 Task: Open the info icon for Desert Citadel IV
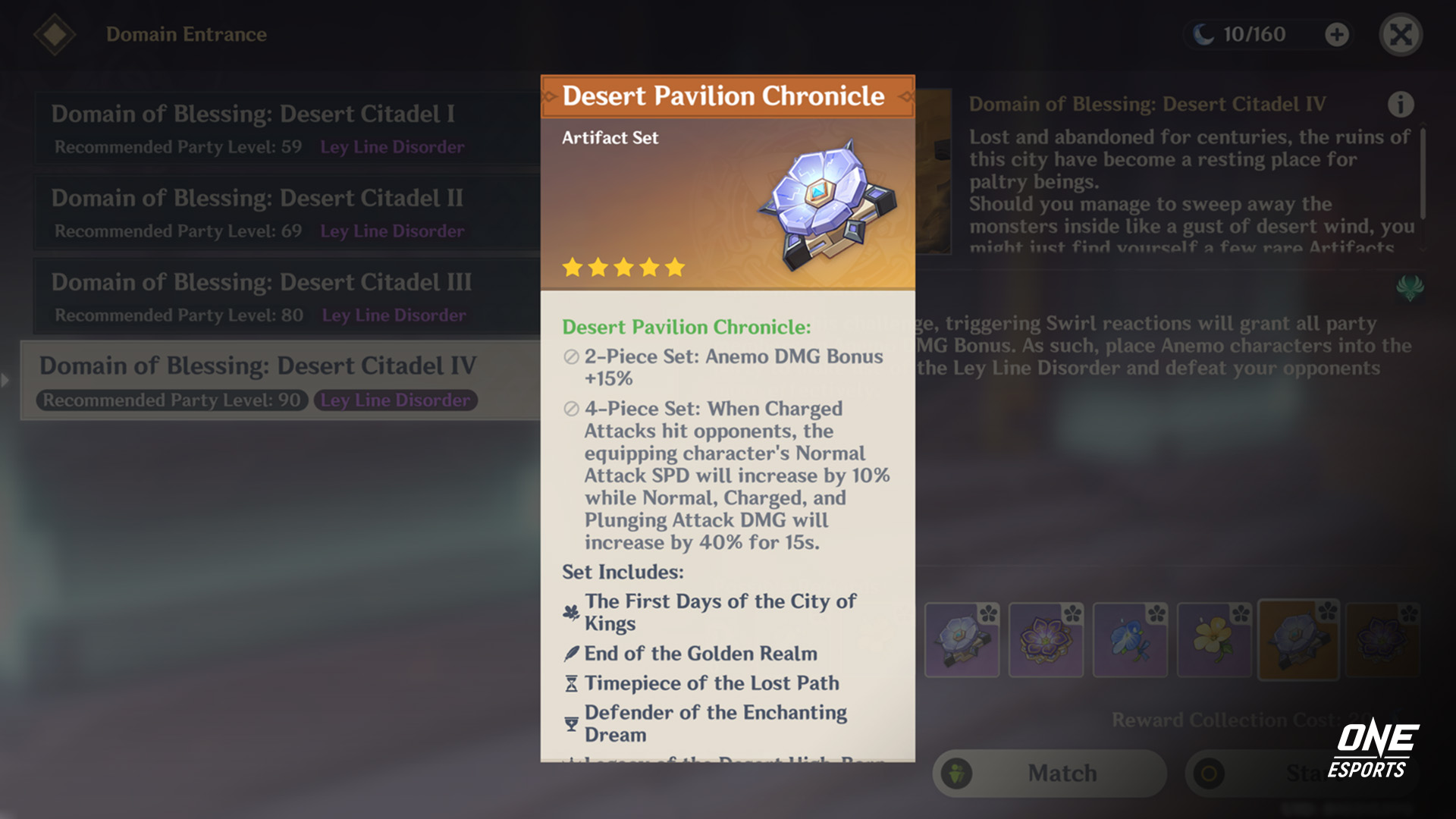(1401, 104)
